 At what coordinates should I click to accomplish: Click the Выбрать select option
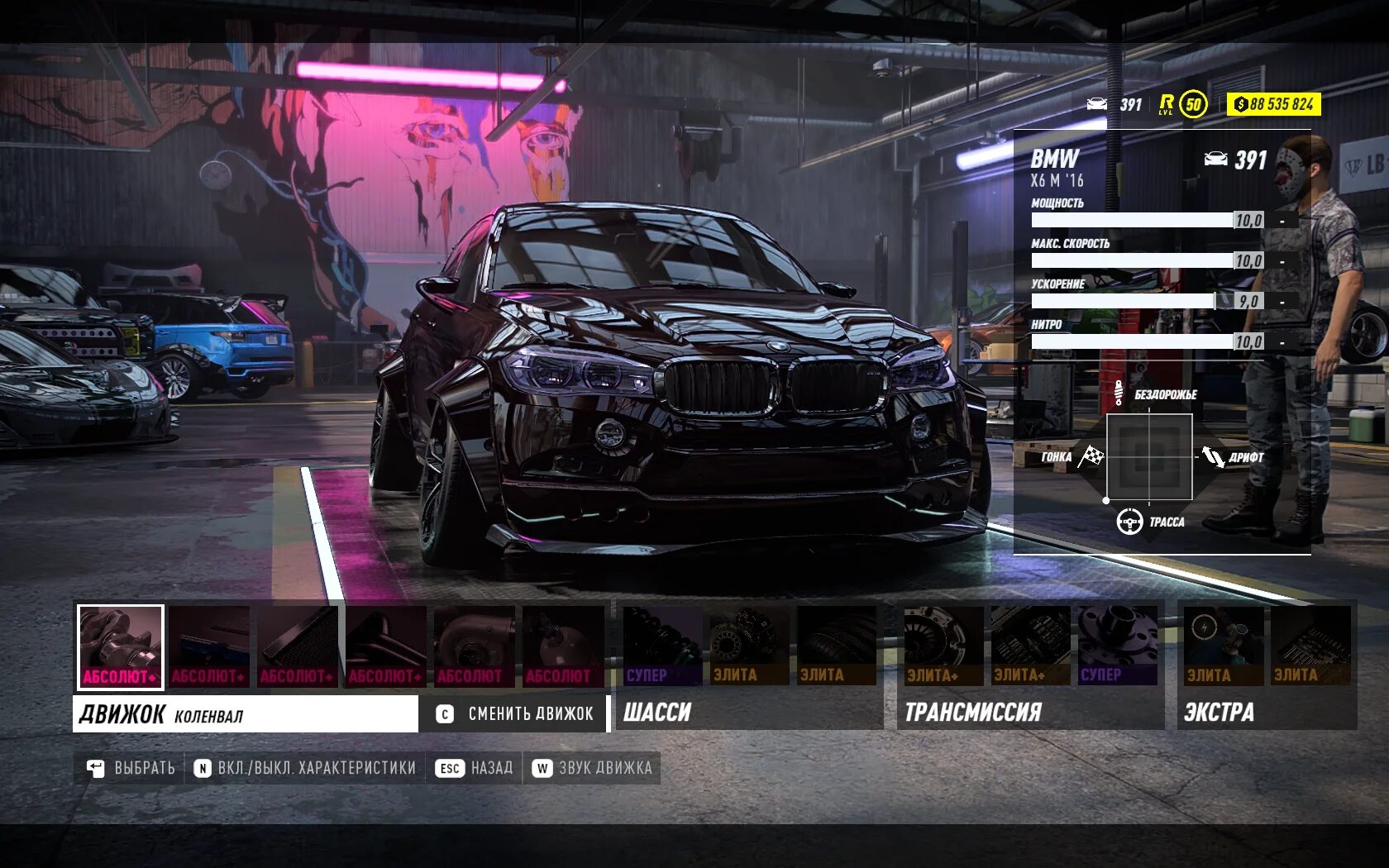click(132, 768)
